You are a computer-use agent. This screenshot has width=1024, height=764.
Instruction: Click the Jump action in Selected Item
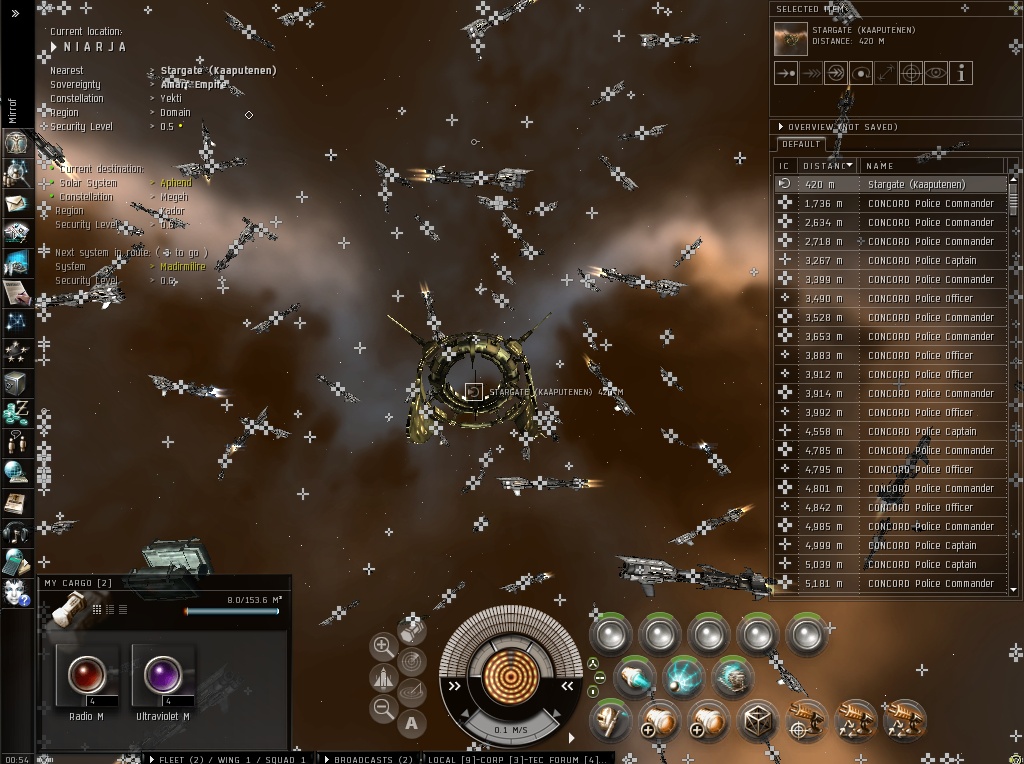pos(836,73)
